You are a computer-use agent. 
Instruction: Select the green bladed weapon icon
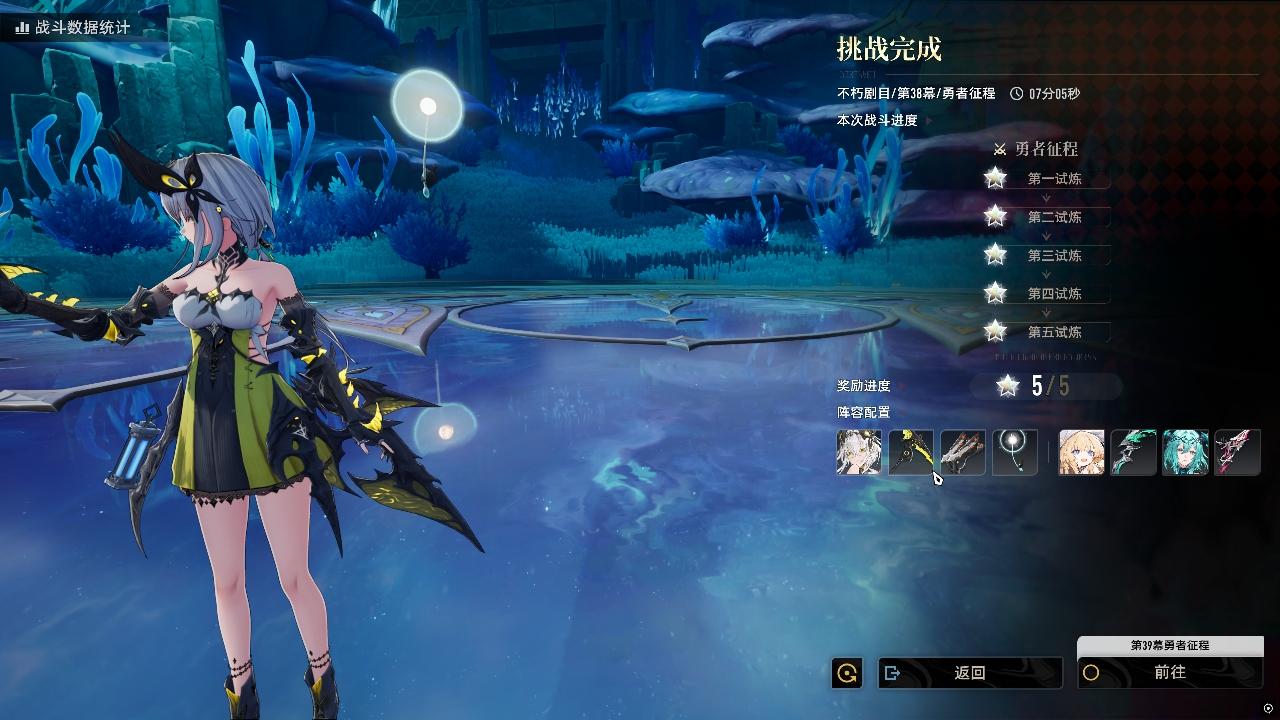click(1133, 452)
